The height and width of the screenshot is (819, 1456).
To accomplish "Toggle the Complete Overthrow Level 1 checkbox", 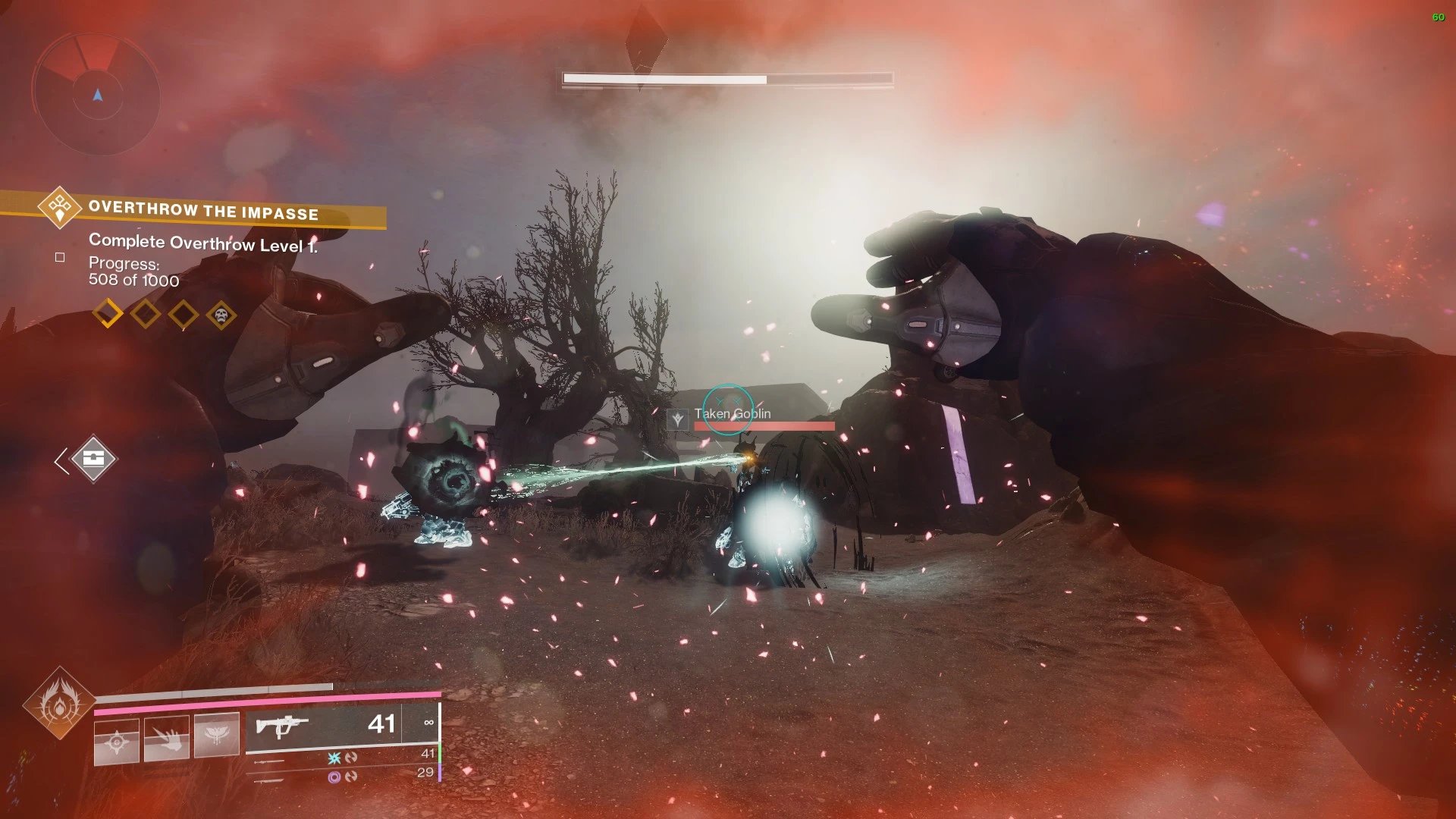I will coord(60,258).
